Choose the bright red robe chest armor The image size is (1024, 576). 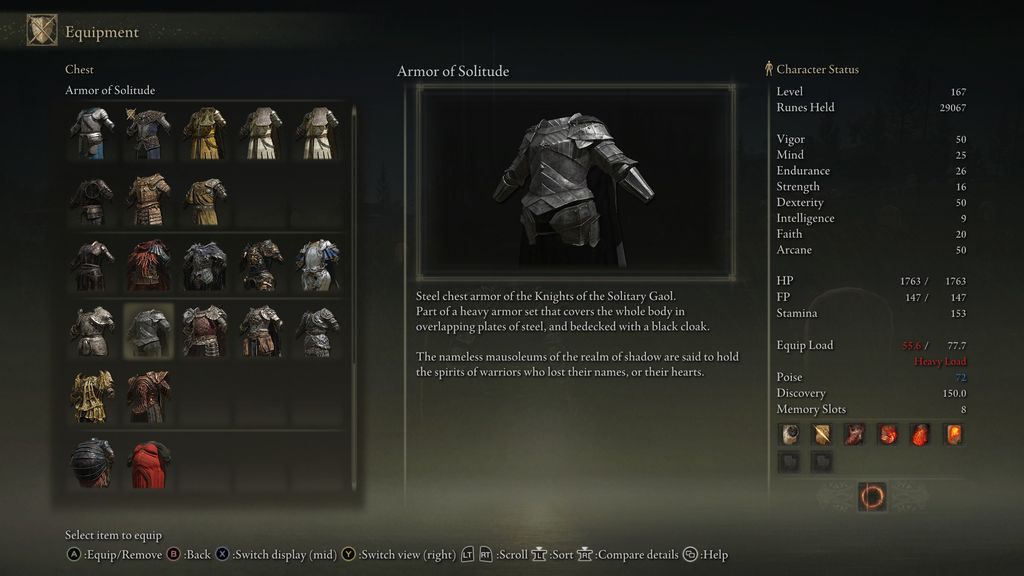[148, 463]
